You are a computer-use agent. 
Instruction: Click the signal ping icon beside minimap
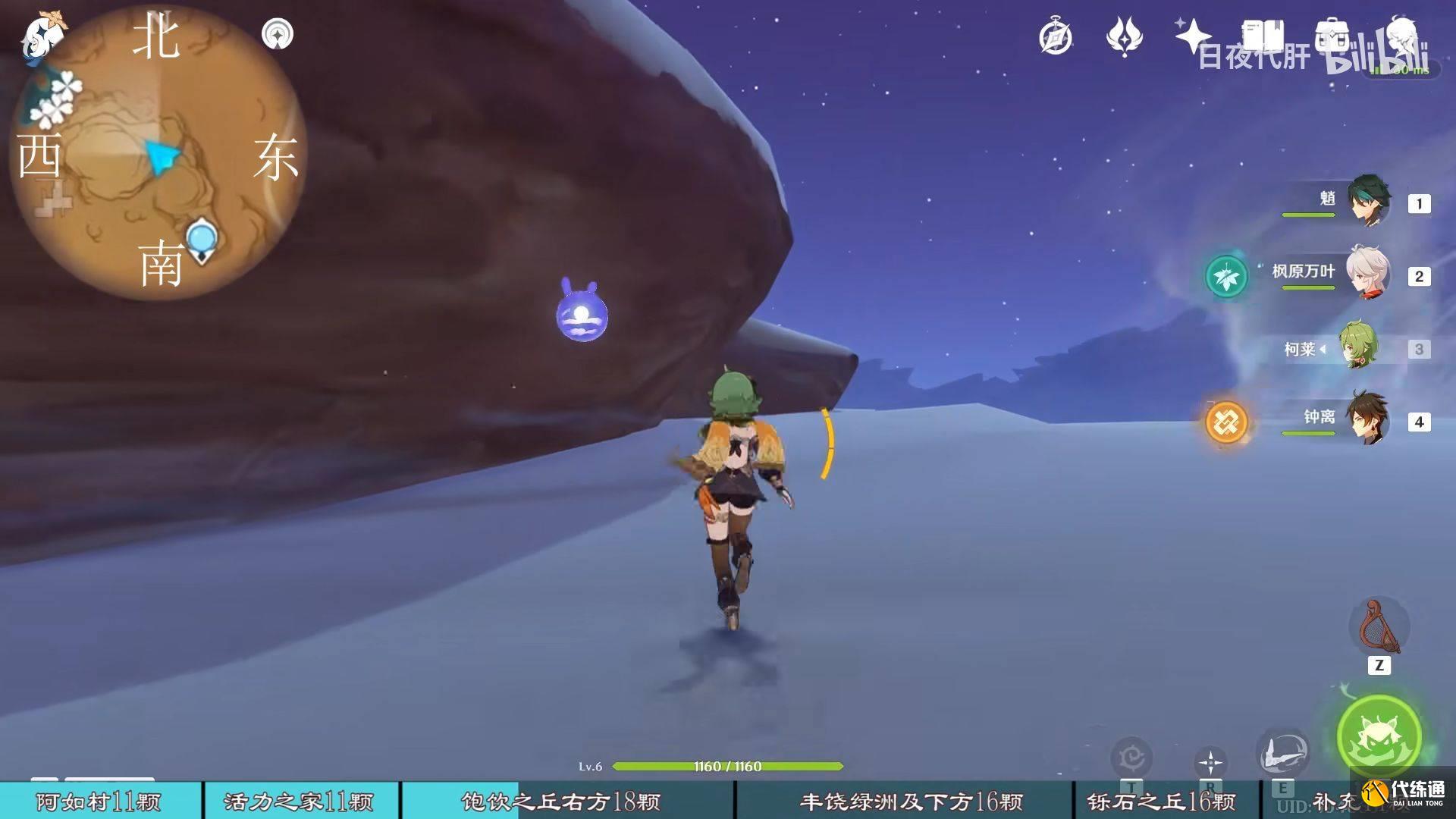click(x=277, y=34)
